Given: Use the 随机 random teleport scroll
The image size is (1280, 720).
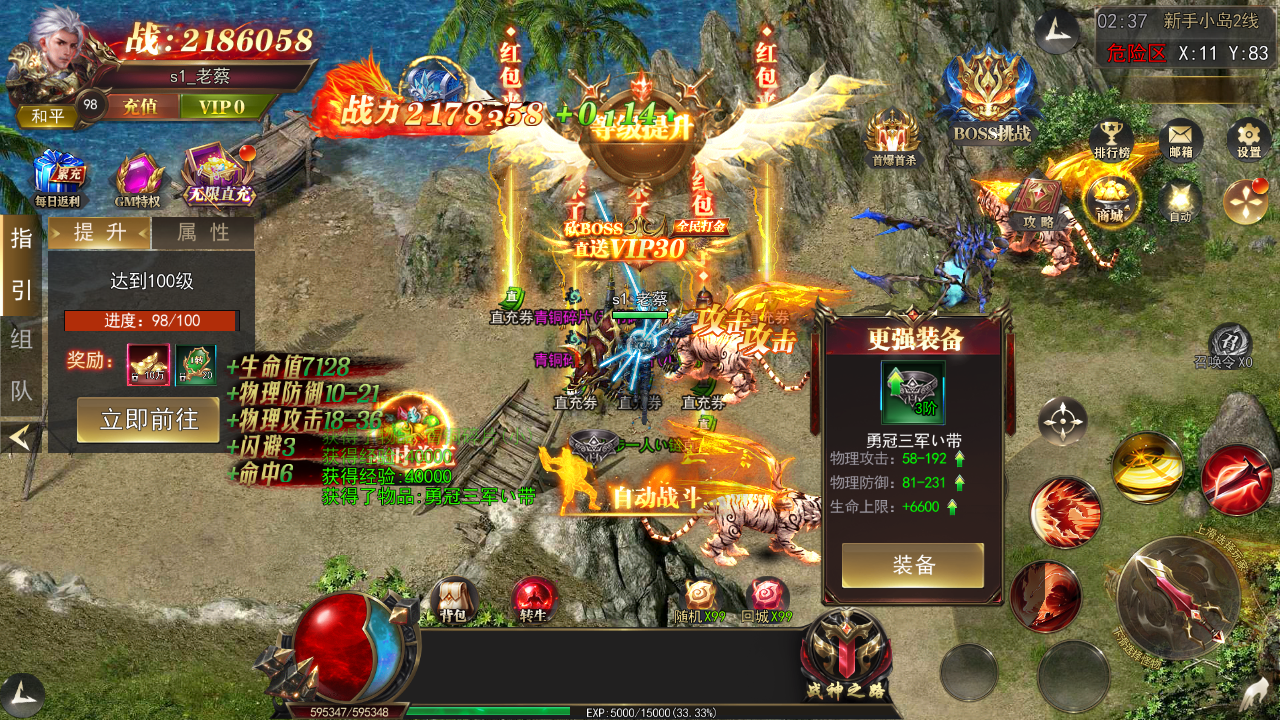Looking at the screenshot, I should pos(700,600).
